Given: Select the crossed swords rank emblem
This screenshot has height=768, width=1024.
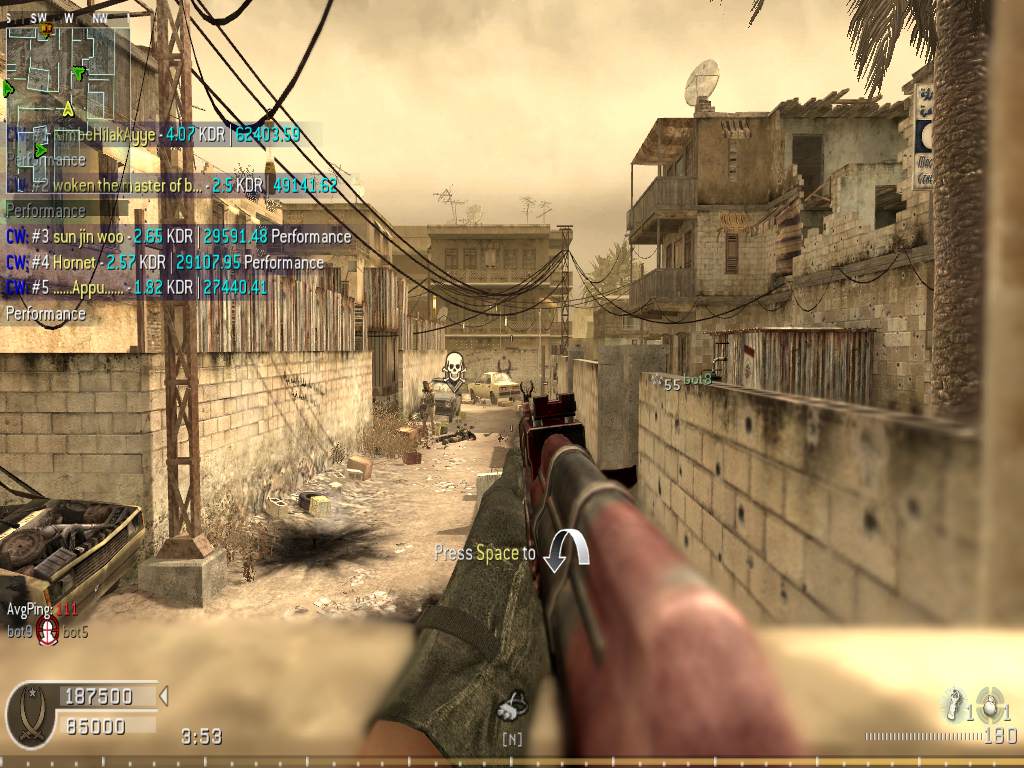Looking at the screenshot, I should coord(31,713).
